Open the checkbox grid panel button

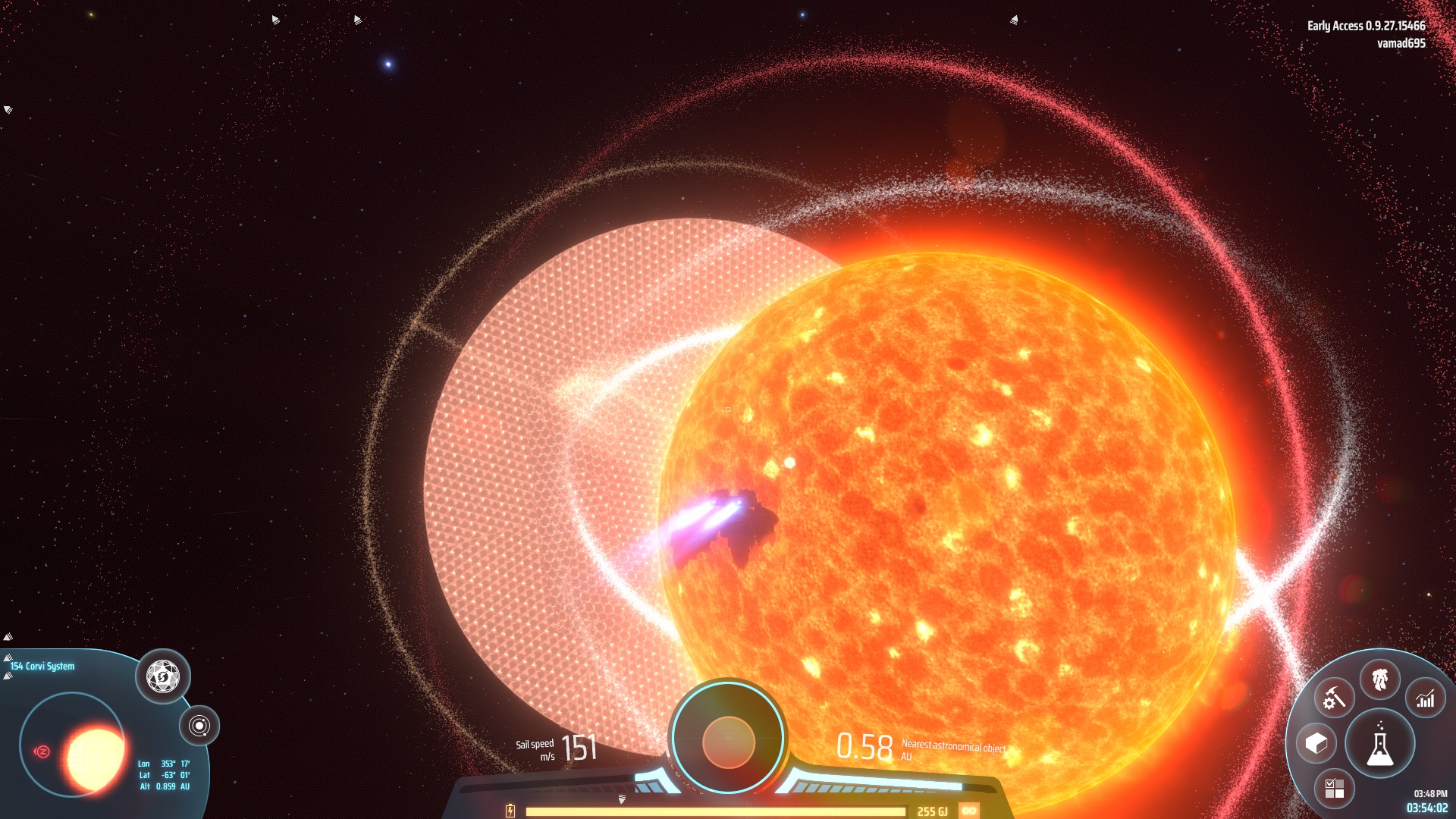point(1334,789)
